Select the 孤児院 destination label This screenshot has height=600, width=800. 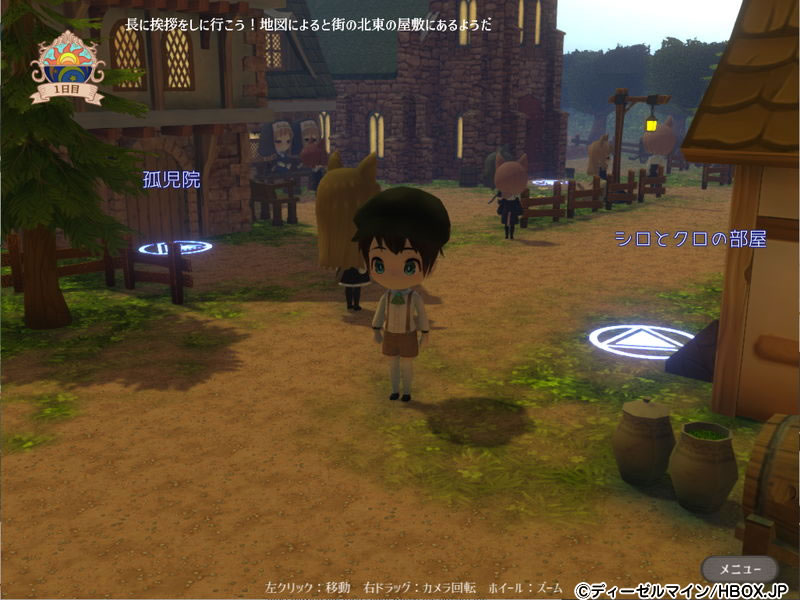click(171, 180)
